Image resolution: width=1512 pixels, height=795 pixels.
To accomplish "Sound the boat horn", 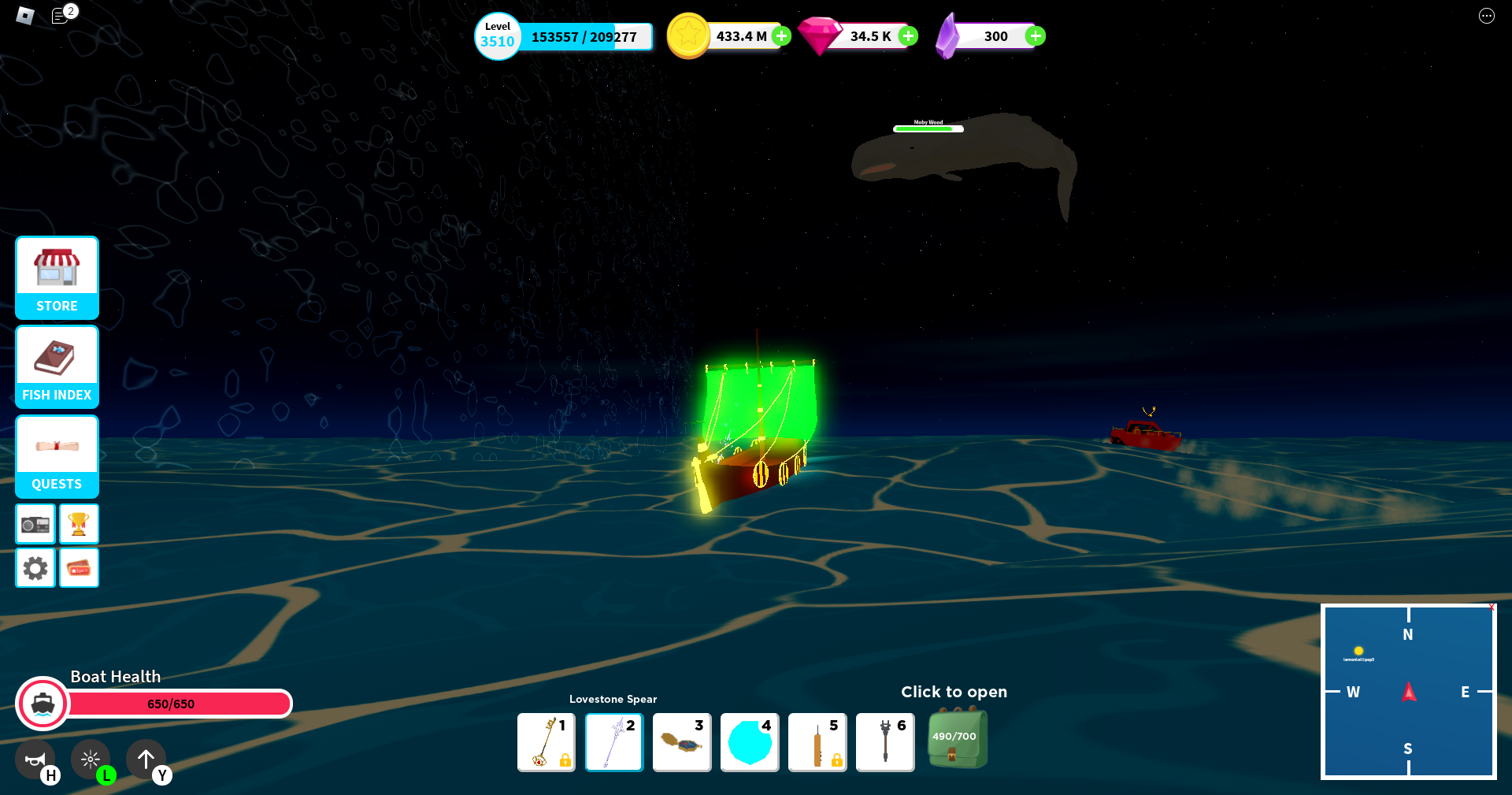I will click(35, 760).
